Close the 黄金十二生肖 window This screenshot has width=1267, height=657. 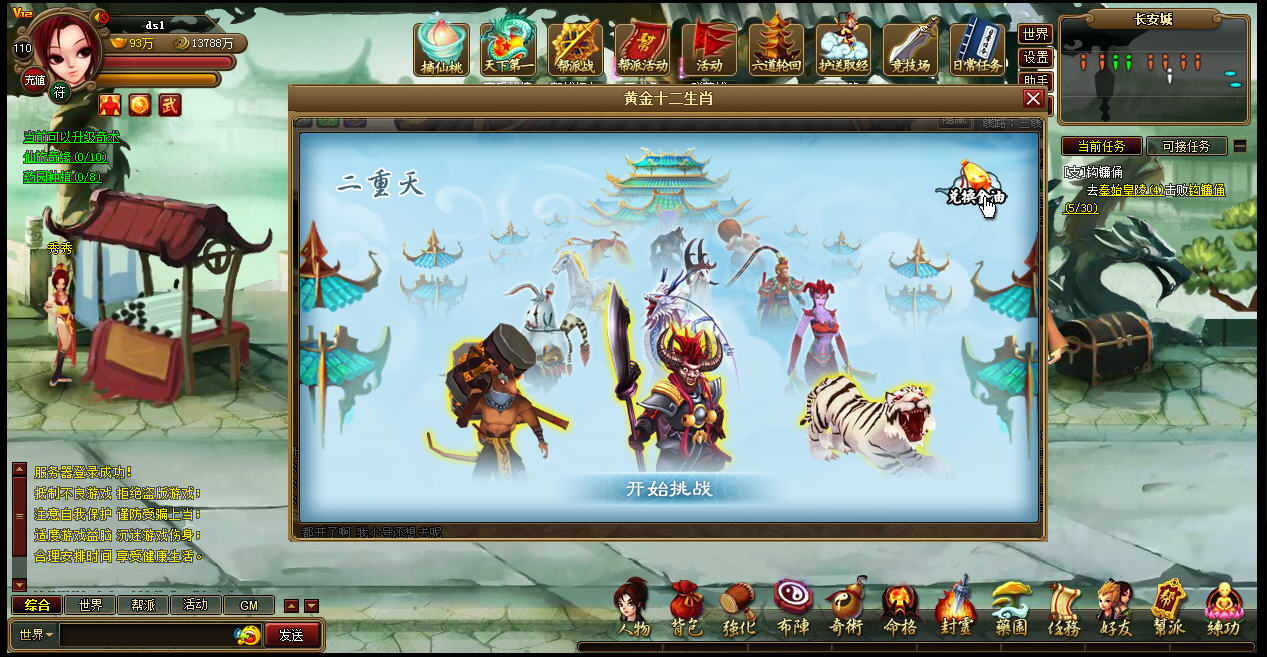tap(1033, 98)
